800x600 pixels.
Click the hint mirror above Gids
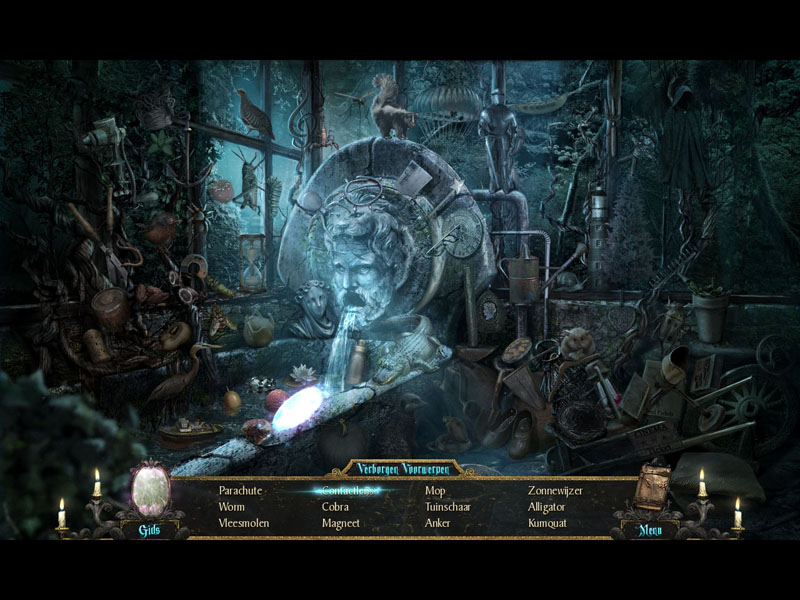click(150, 490)
